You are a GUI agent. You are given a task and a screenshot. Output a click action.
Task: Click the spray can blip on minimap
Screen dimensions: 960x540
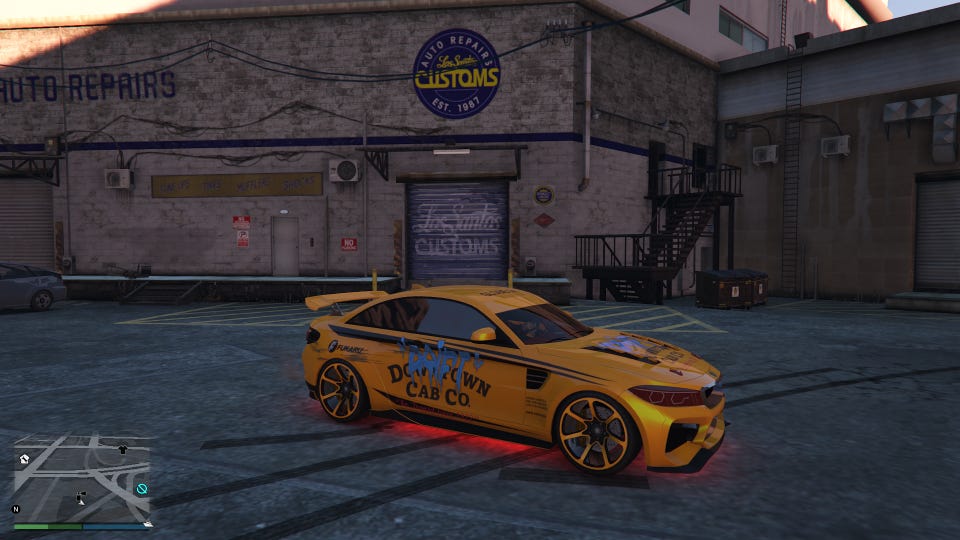pos(81,497)
